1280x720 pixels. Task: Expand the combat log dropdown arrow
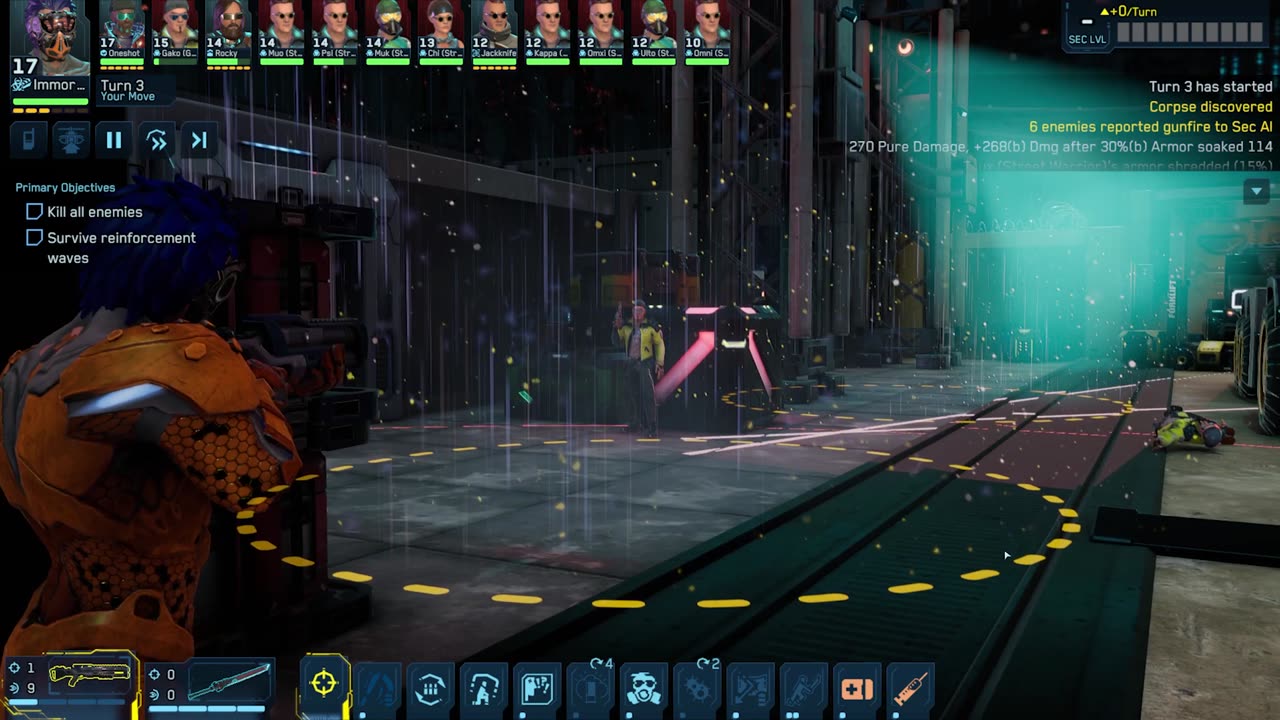pos(1256,191)
